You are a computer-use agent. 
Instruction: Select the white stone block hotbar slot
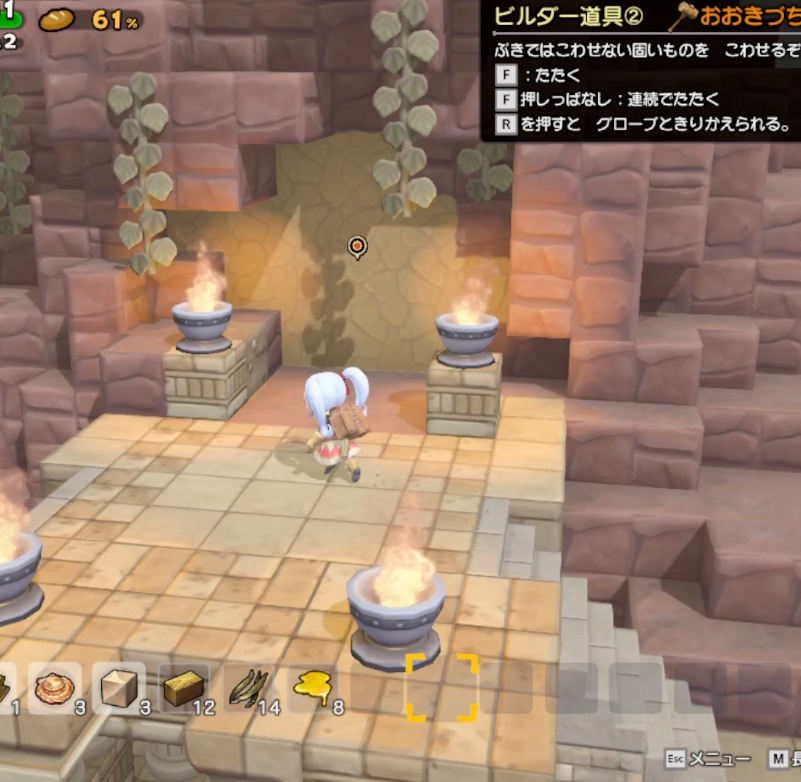pyautogui.click(x=119, y=687)
